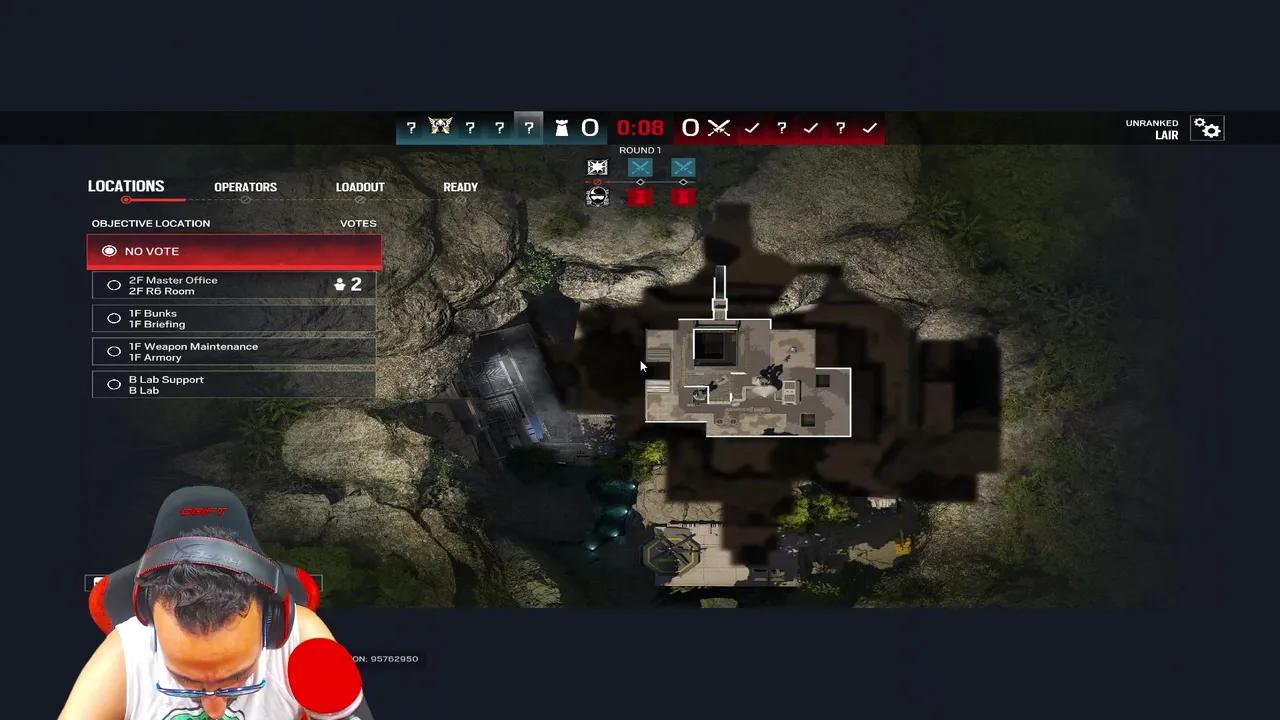This screenshot has width=1280, height=720.
Task: Go to the Ready tab
Action: pos(460,187)
